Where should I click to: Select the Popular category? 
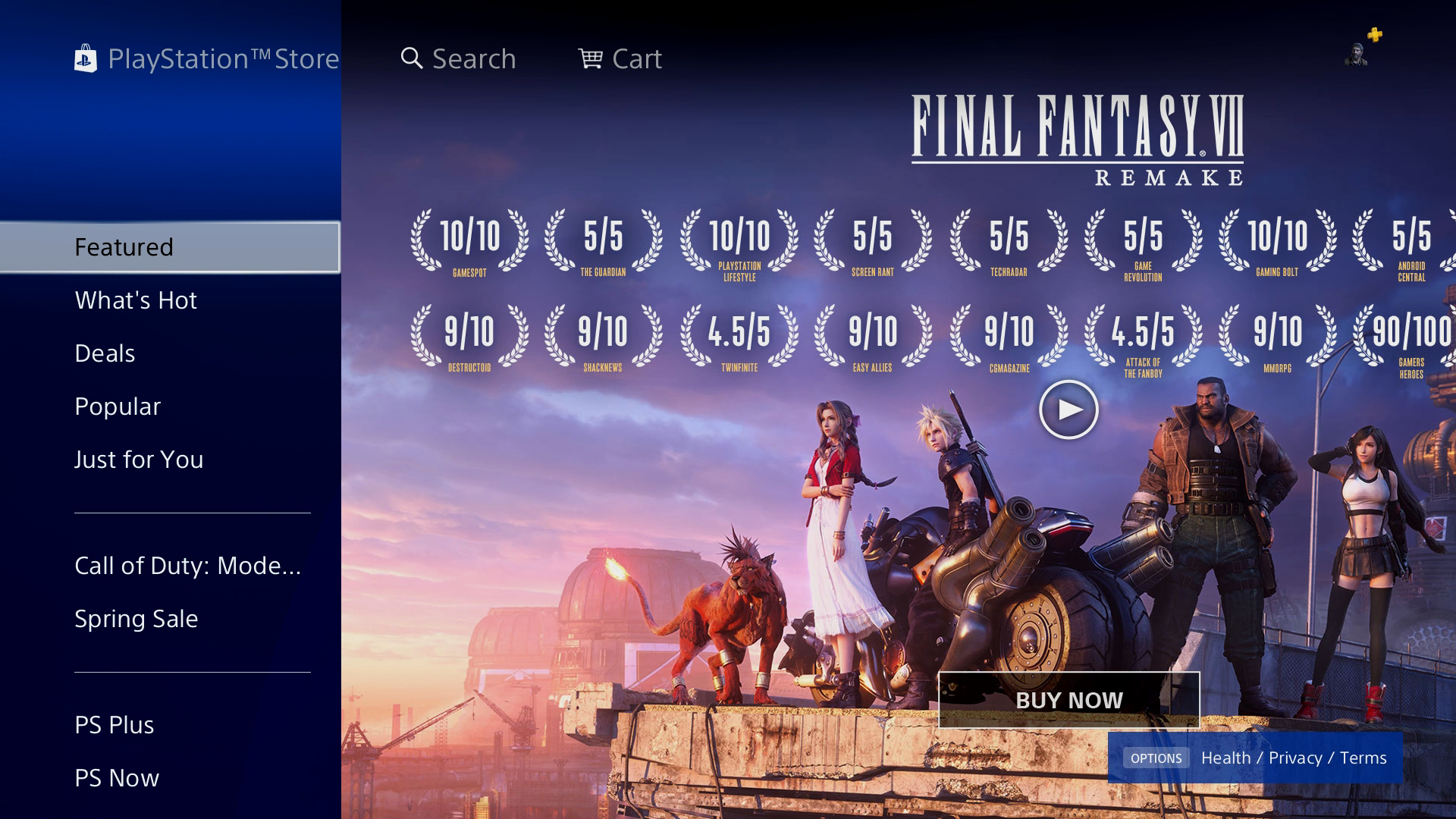tap(117, 406)
